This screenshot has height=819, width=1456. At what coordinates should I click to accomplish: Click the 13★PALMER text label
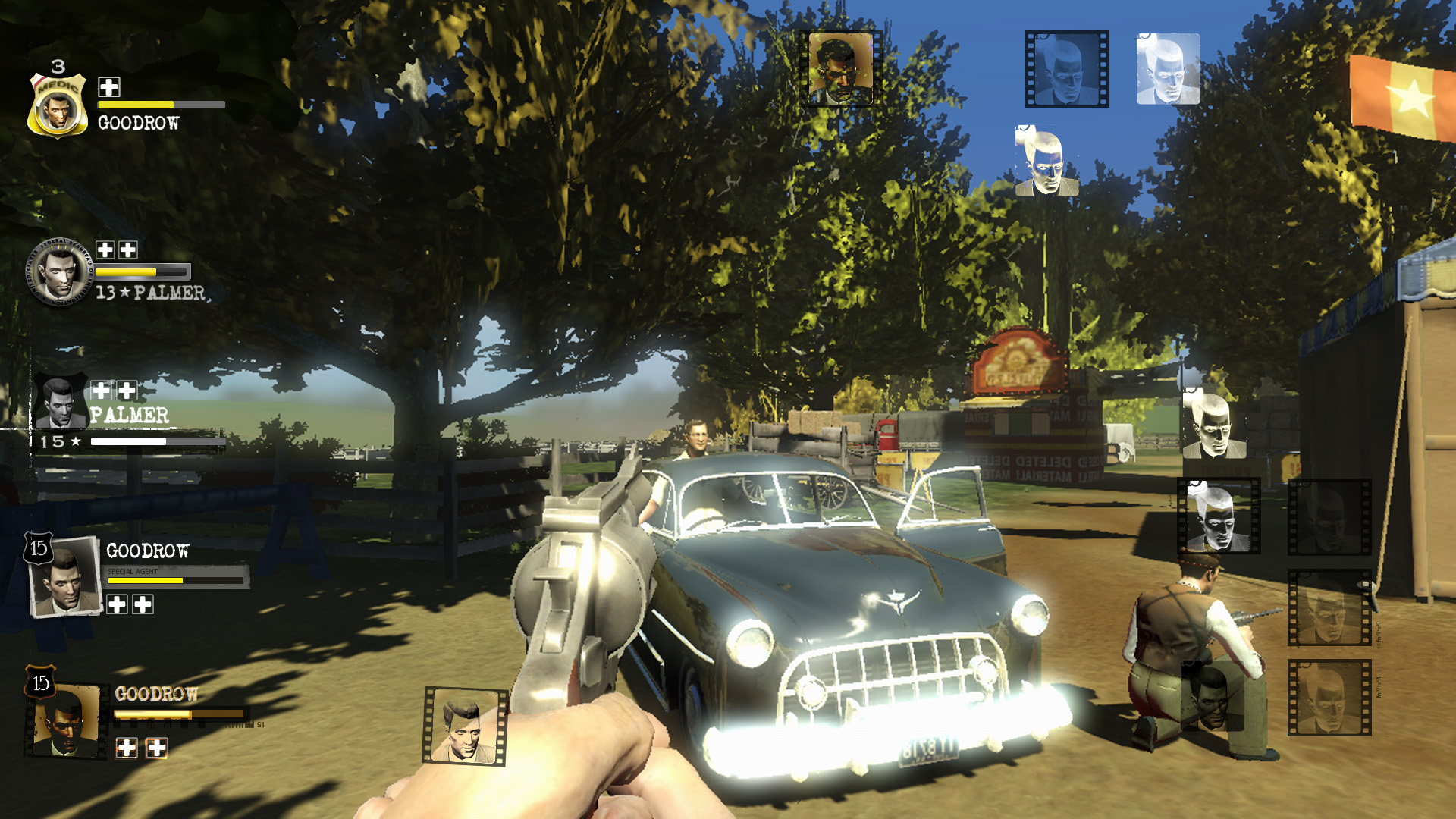[x=149, y=293]
